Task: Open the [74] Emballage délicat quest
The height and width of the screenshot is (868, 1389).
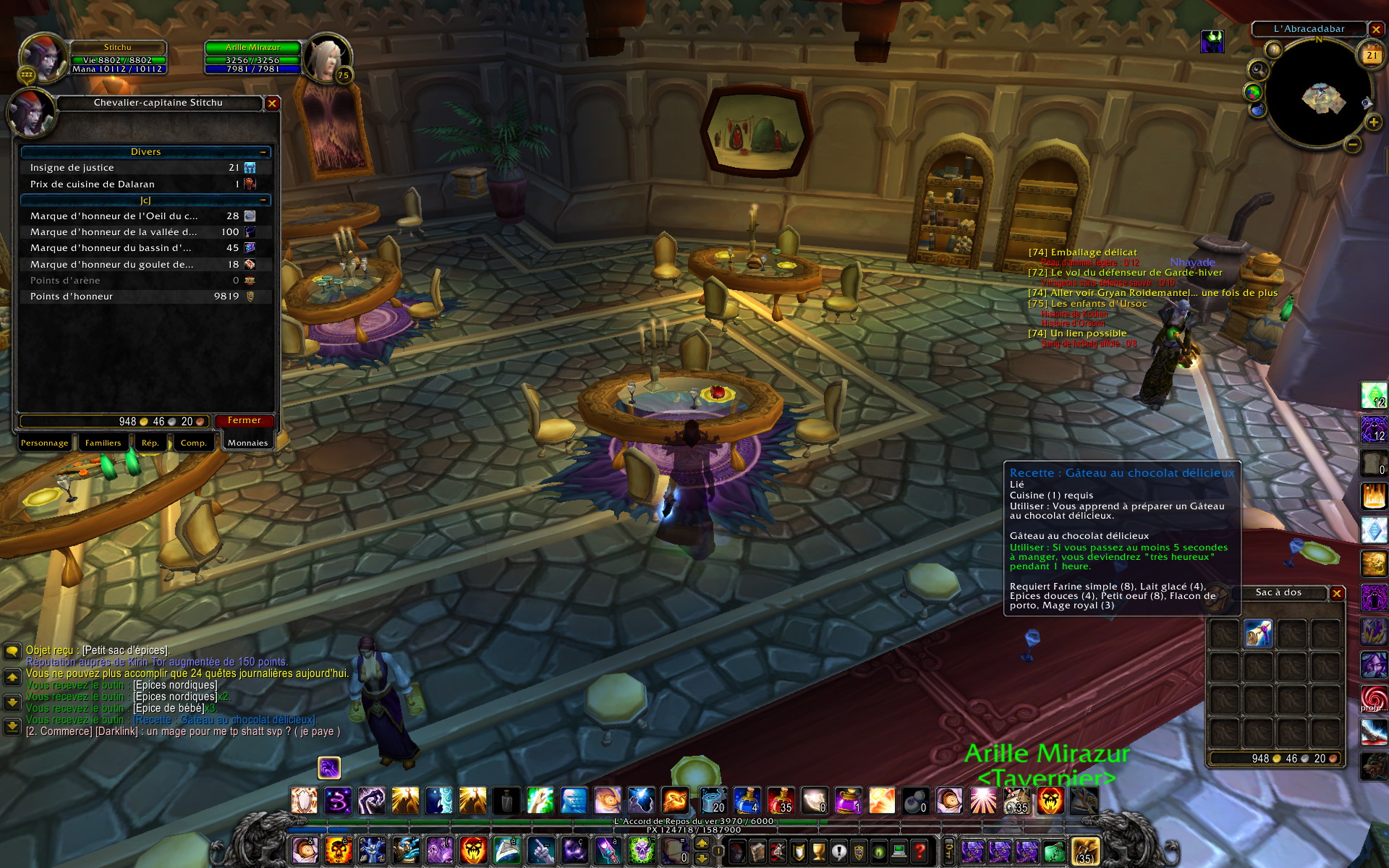Action: coord(1082,252)
